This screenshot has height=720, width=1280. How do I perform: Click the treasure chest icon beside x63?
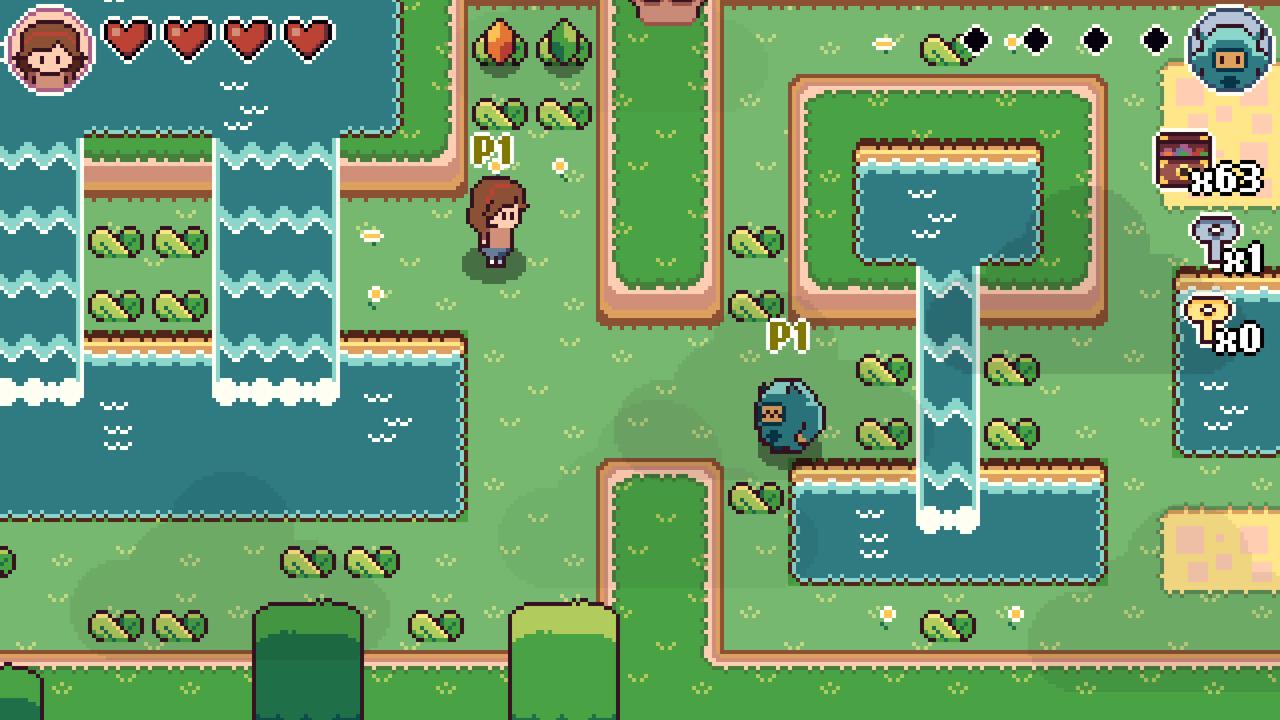1183,158
